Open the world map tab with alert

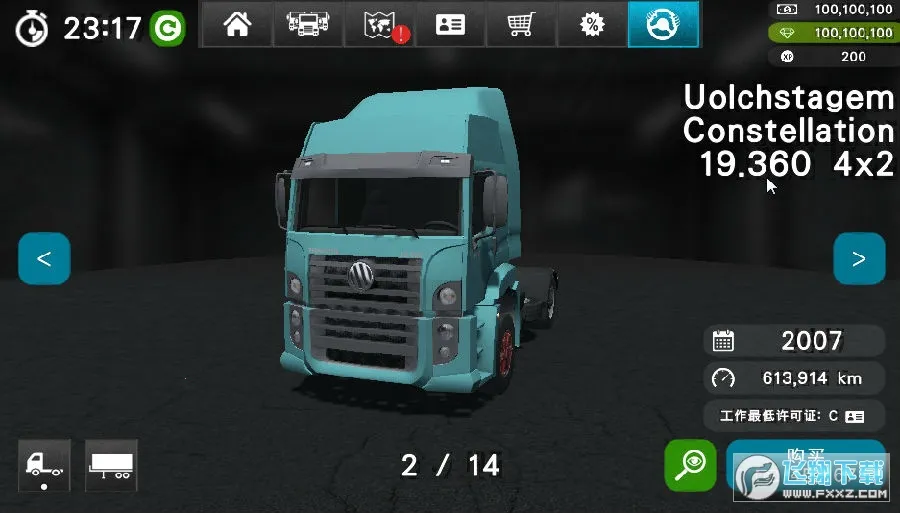click(x=379, y=25)
